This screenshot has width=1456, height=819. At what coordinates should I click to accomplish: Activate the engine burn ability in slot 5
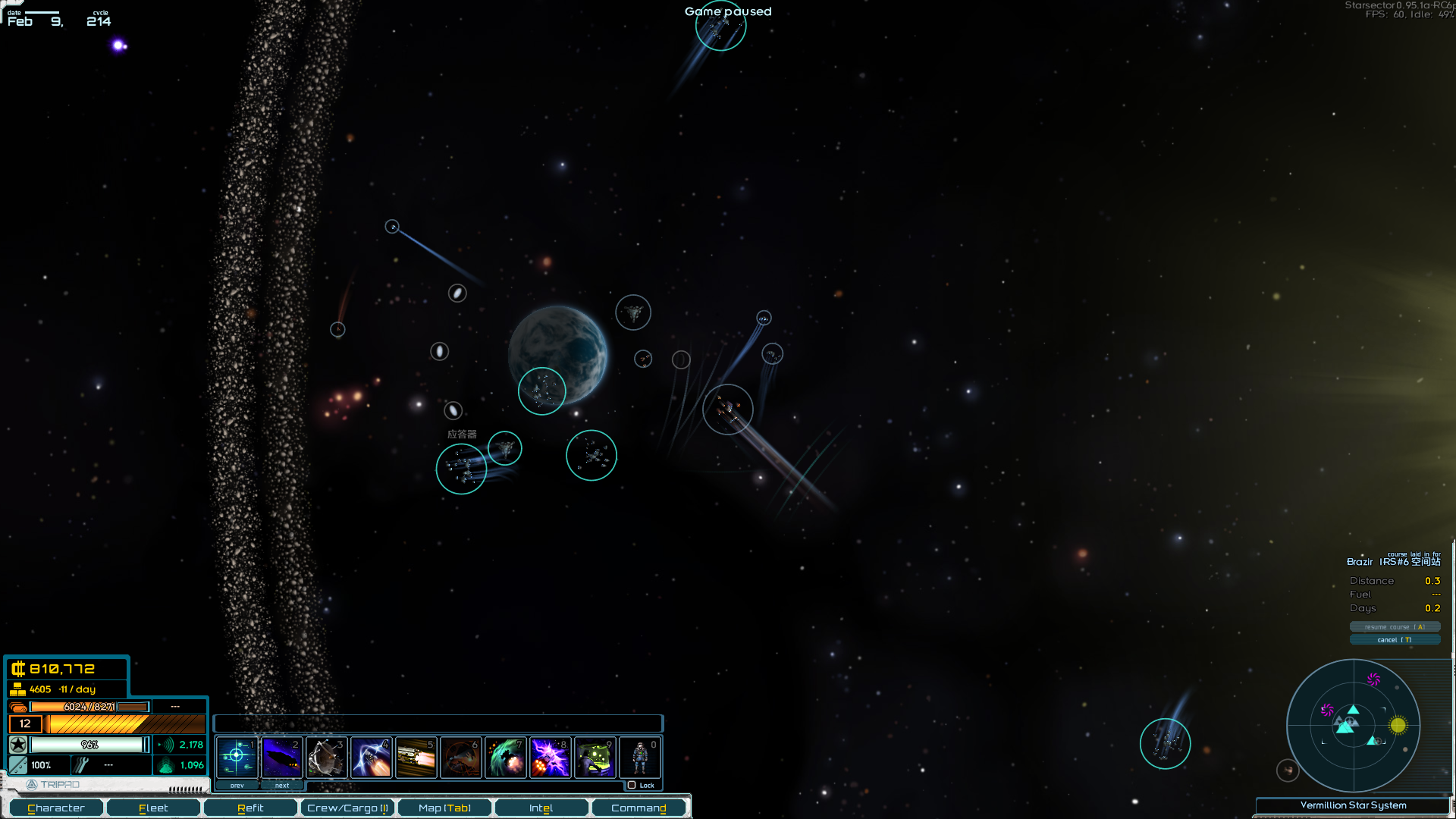[416, 757]
